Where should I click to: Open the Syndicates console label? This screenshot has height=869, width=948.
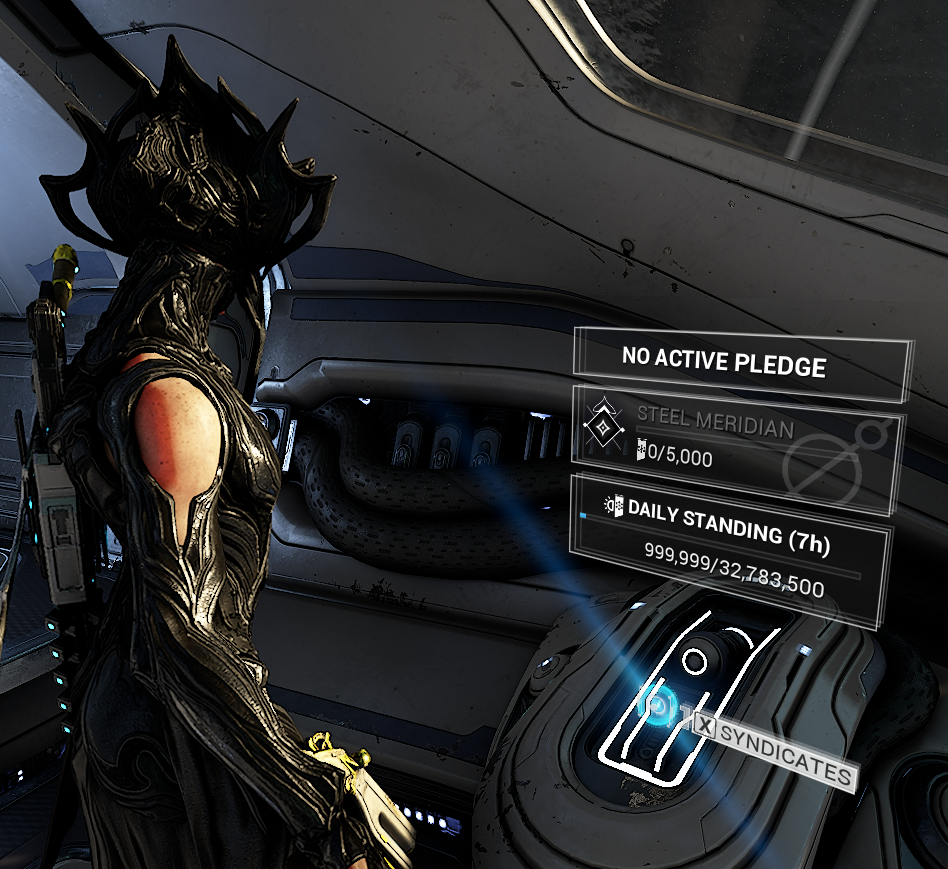[775, 749]
